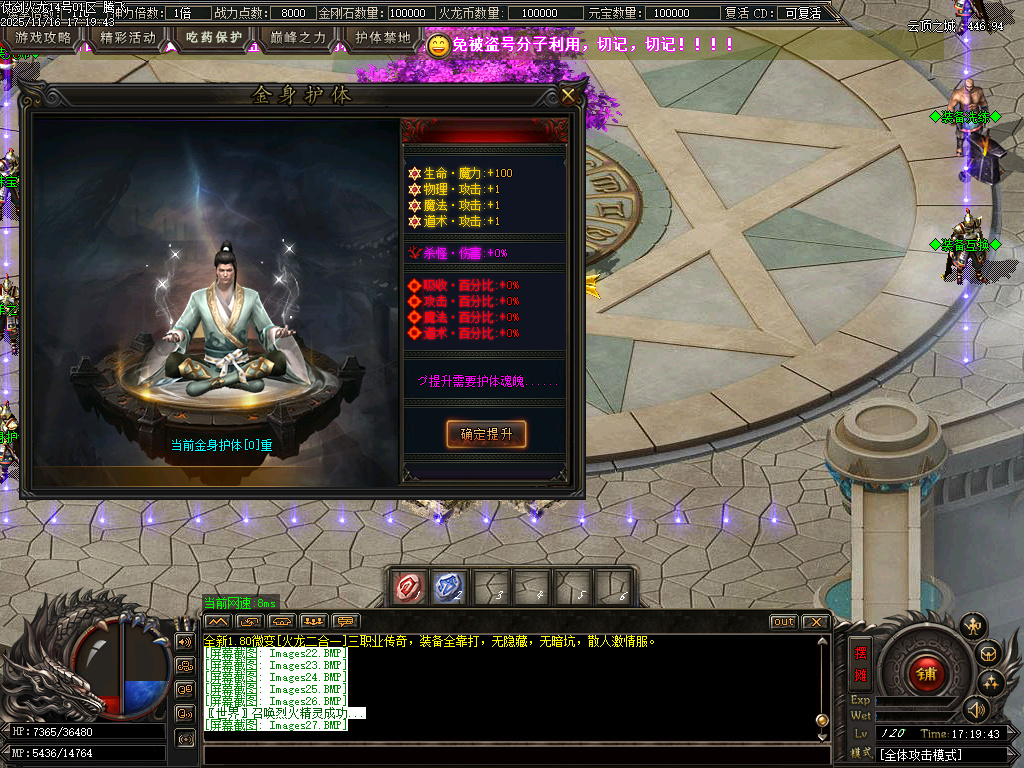Confirm upgrade with 确定提升 button
This screenshot has height=768, width=1024.
pyautogui.click(x=486, y=434)
